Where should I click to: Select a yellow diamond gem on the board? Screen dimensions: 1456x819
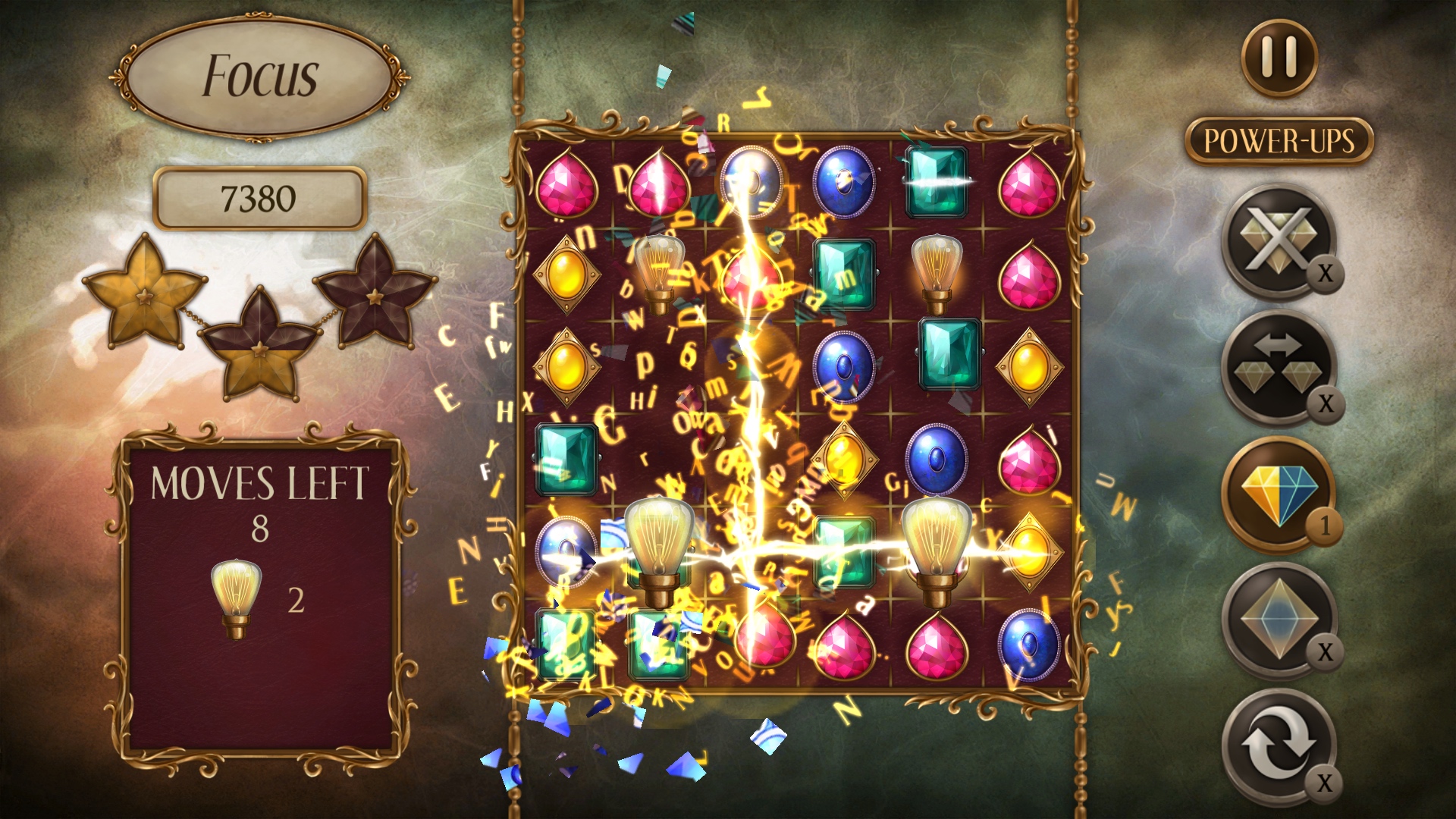tap(568, 274)
